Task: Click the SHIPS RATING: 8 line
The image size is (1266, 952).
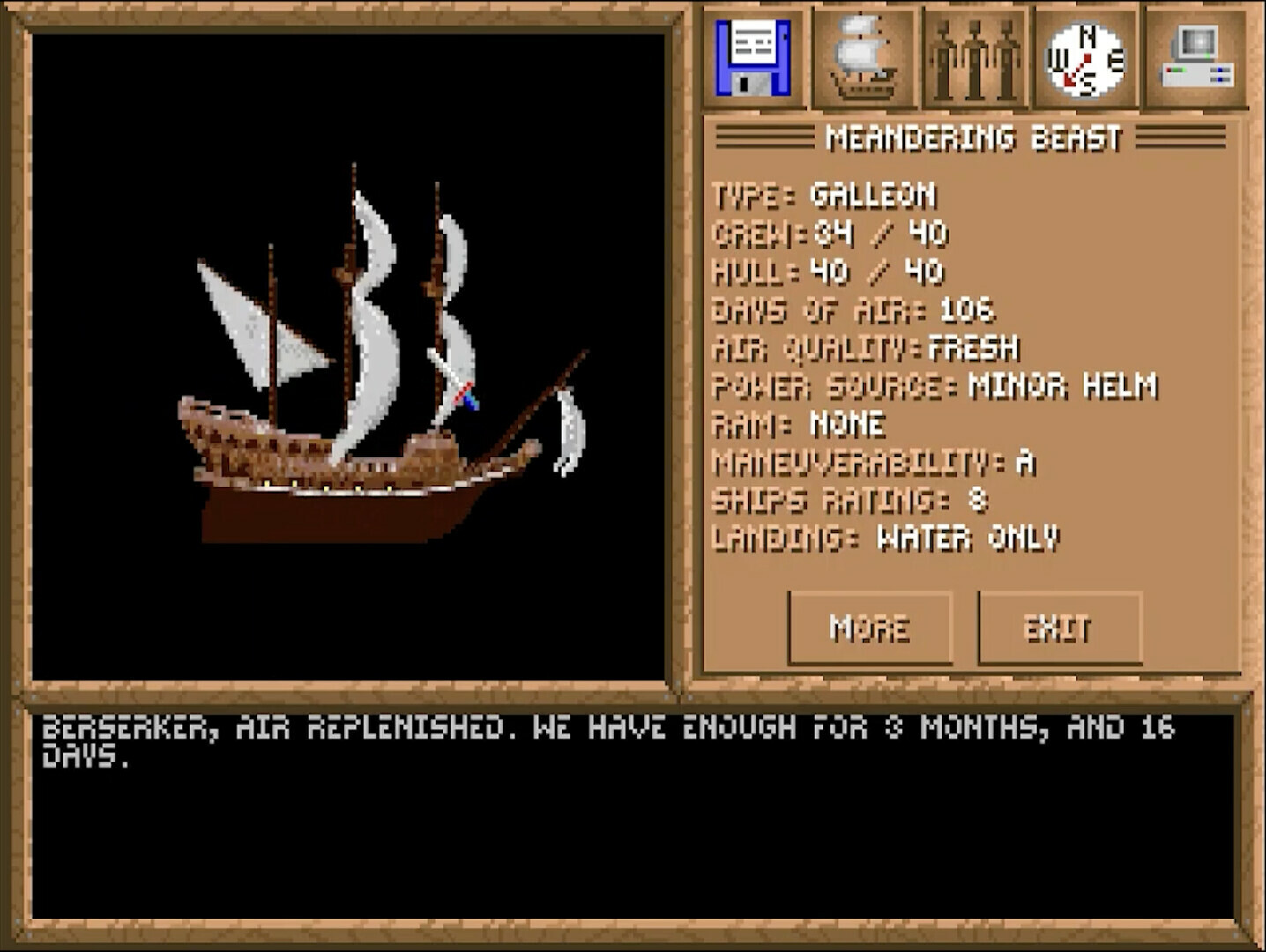Action: tap(851, 500)
